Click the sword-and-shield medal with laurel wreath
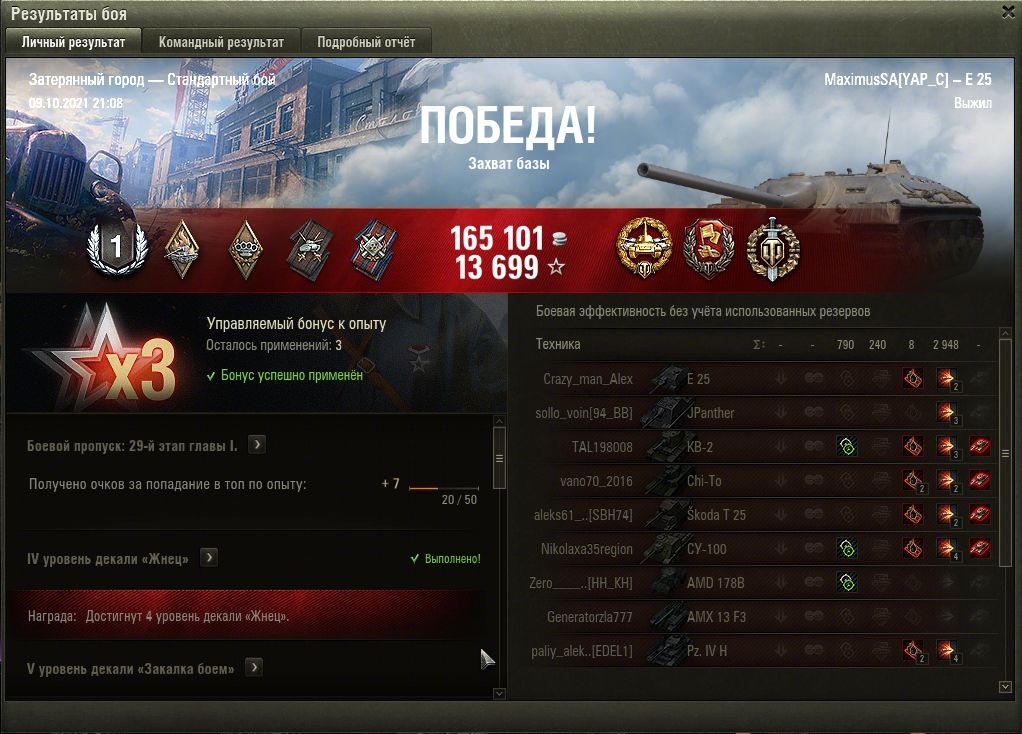1022x734 pixels. pyautogui.click(x=774, y=248)
